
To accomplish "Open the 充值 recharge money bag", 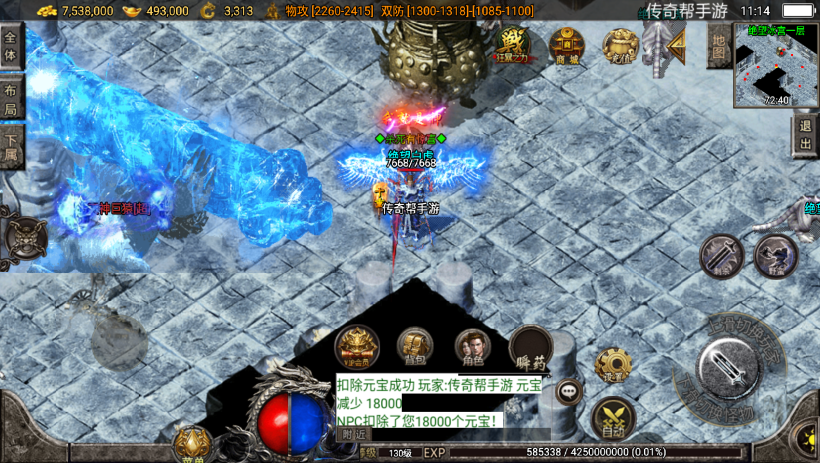I will [x=621, y=45].
